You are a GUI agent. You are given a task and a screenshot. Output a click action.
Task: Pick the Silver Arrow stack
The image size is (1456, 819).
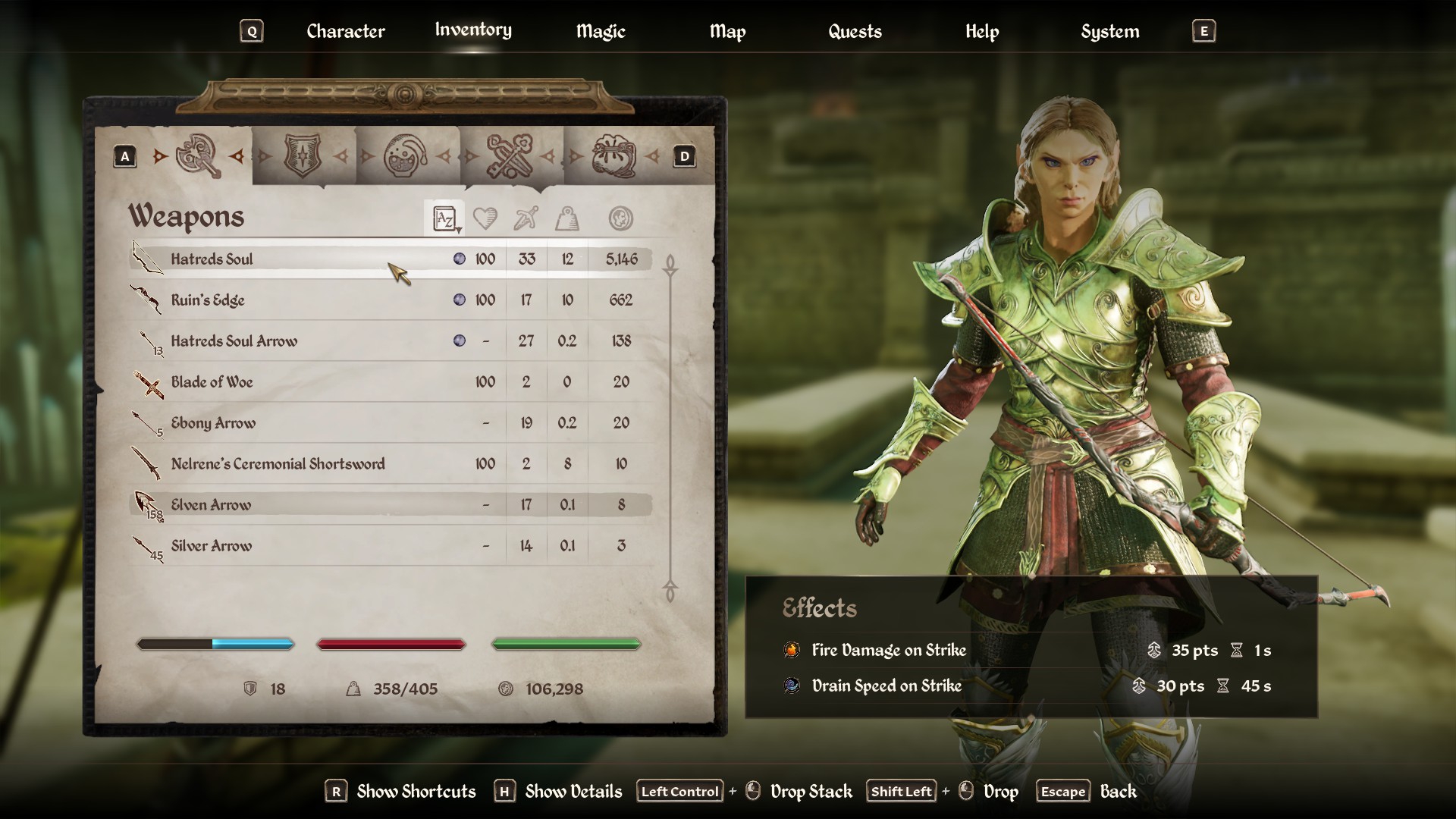tap(211, 546)
